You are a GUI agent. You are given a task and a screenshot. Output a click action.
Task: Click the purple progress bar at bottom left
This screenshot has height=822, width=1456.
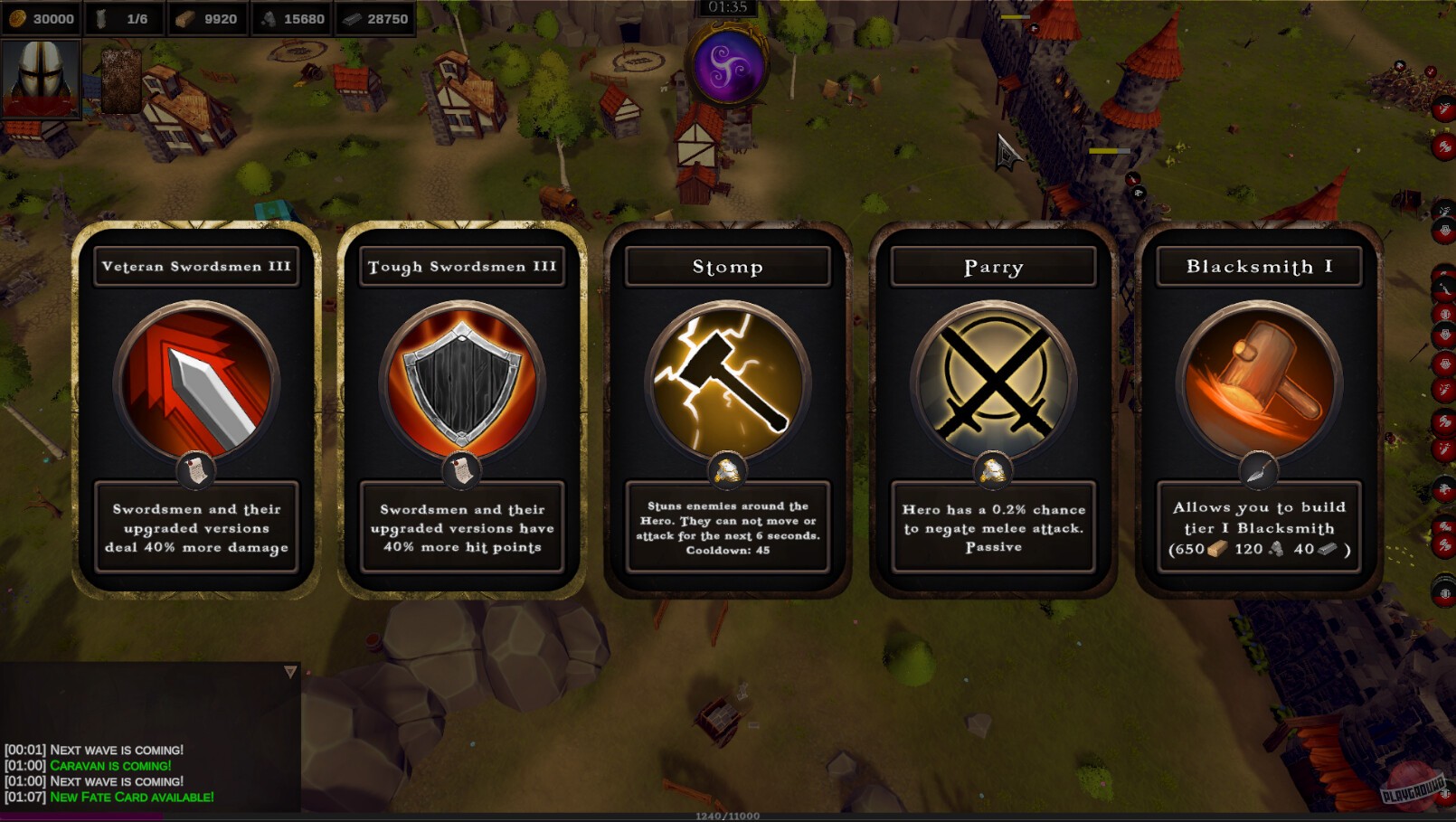(77, 817)
